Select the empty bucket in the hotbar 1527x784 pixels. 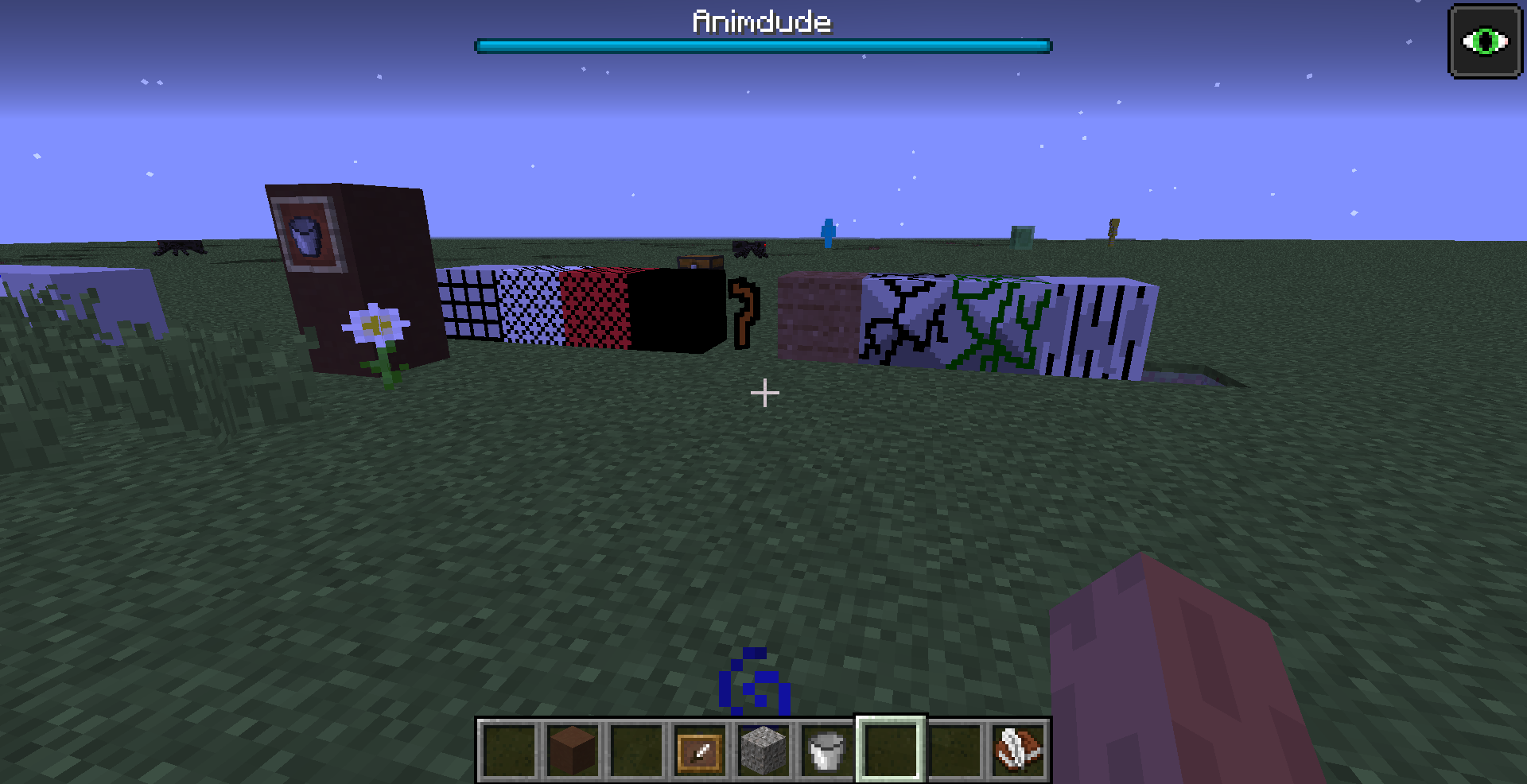[826, 751]
